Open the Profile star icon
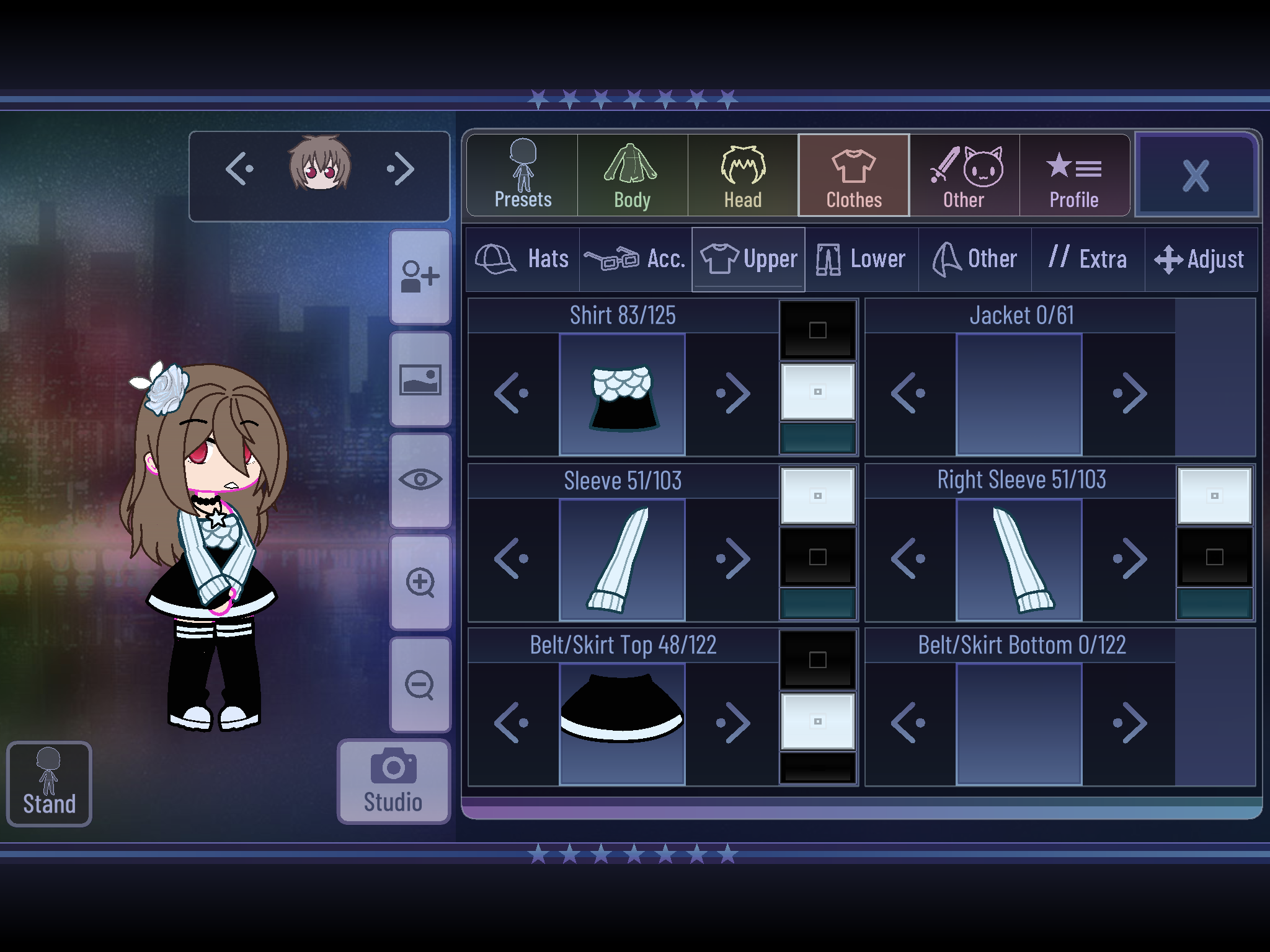 point(1074,174)
